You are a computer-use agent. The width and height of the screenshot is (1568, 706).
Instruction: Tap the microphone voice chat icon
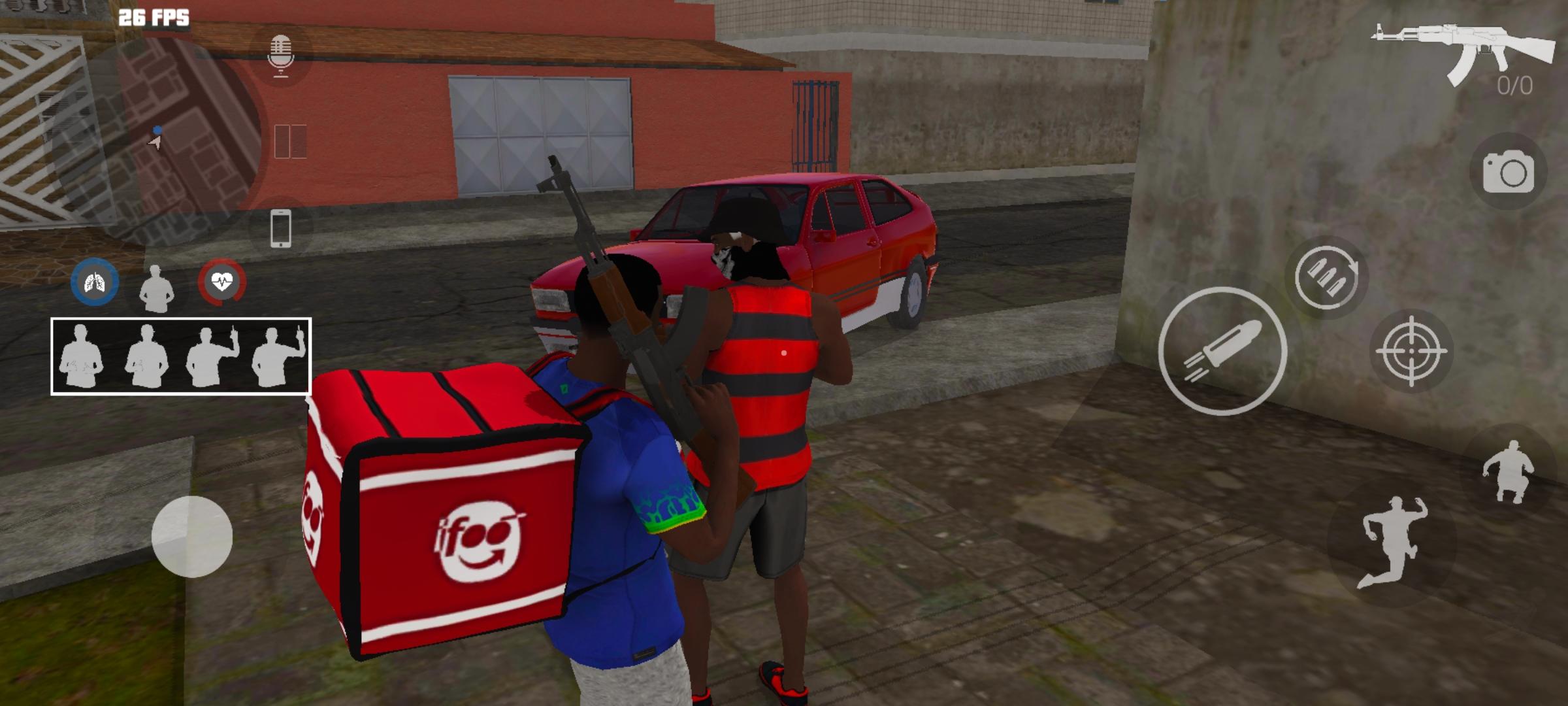pos(282,55)
